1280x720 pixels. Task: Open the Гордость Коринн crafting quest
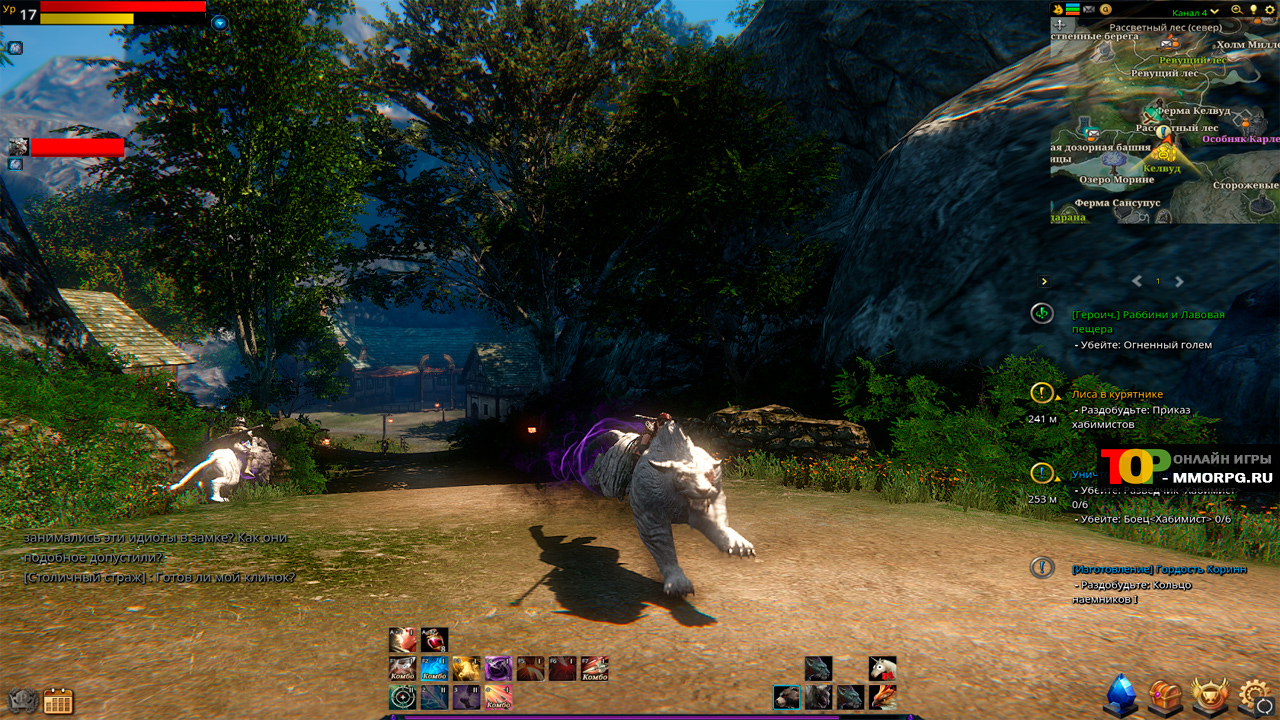(x=1159, y=569)
